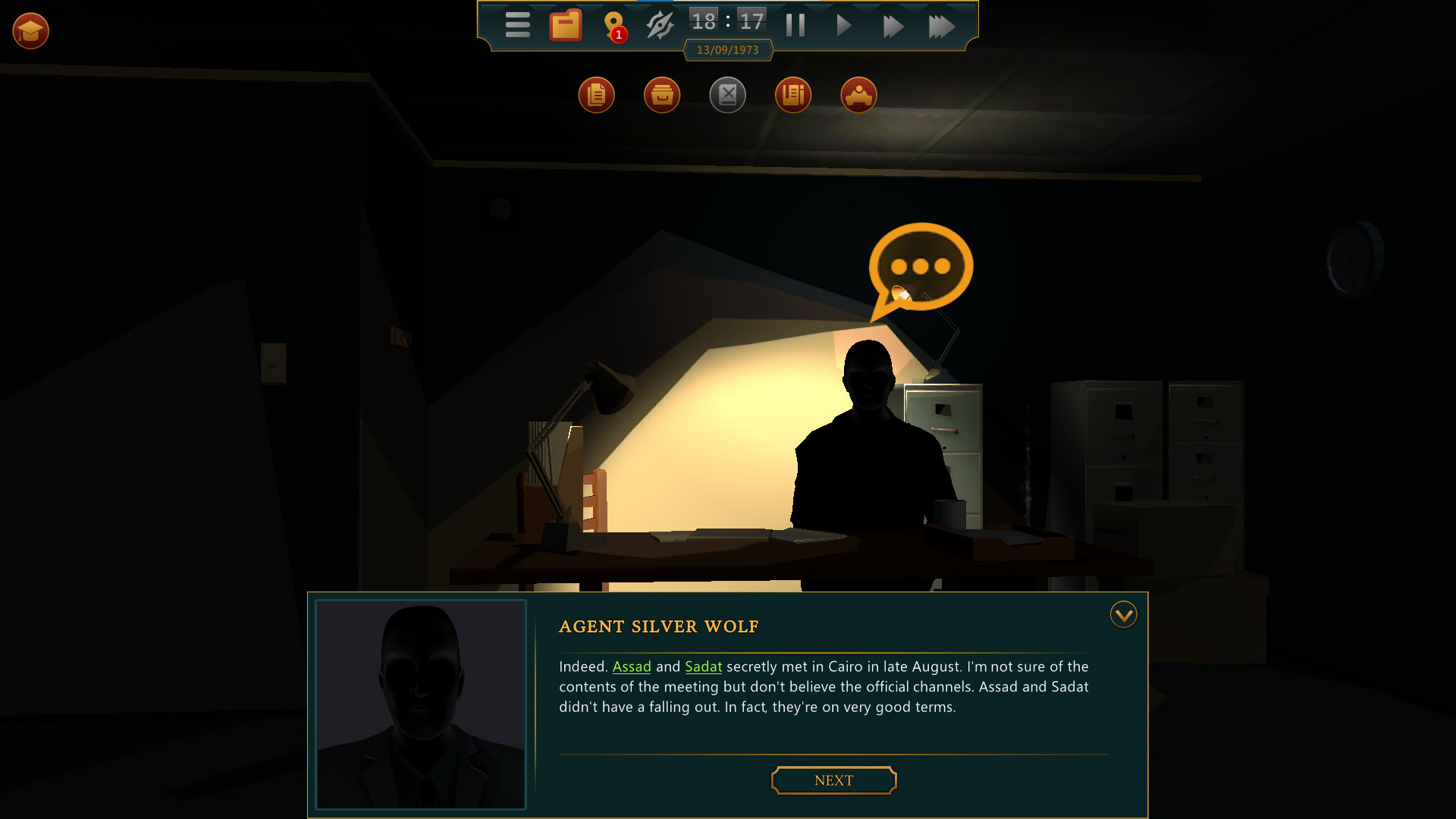Open the tutorial graduation cap icon

pyautogui.click(x=30, y=31)
